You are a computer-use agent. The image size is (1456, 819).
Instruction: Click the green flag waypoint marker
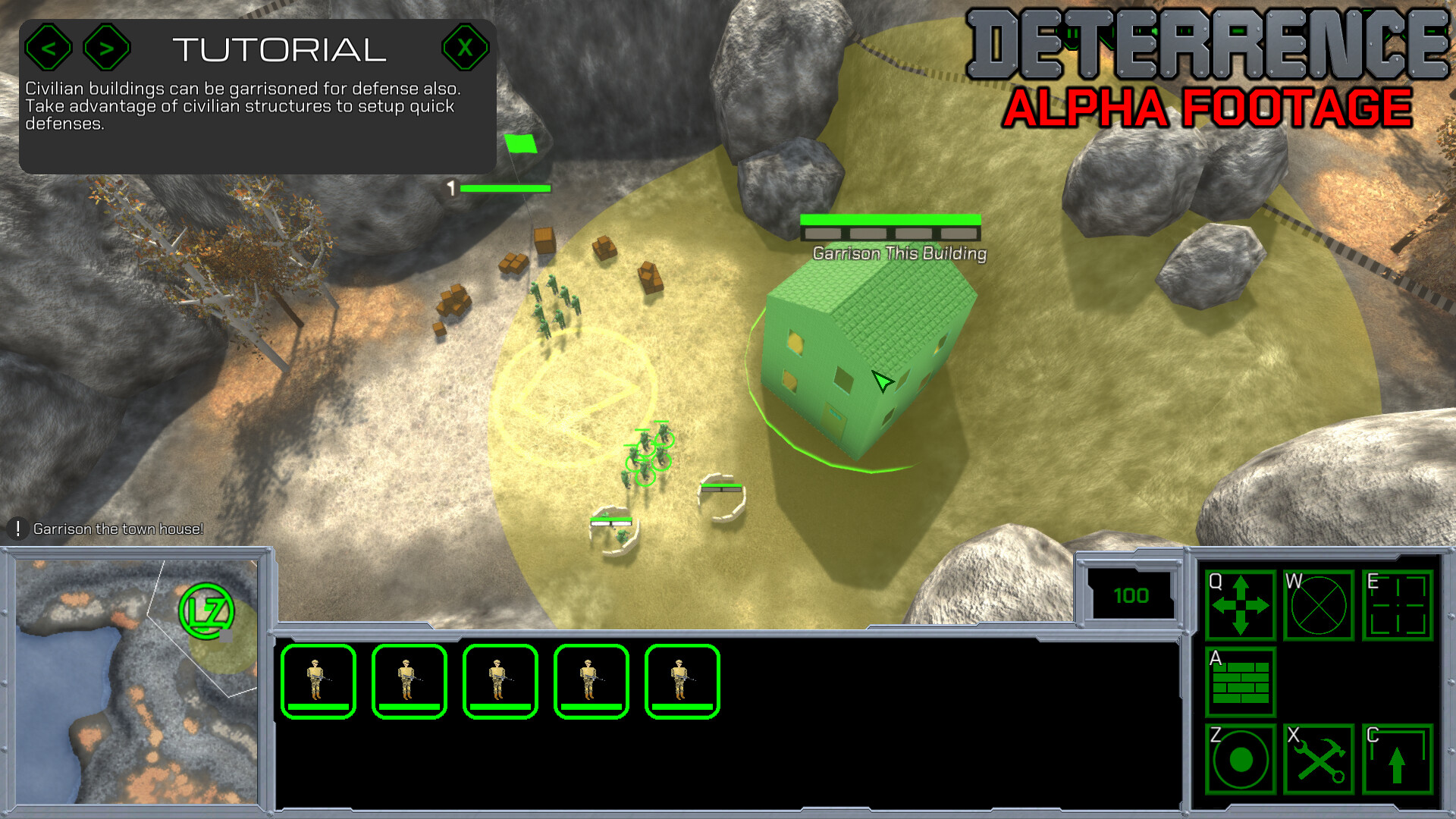pyautogui.click(x=522, y=143)
